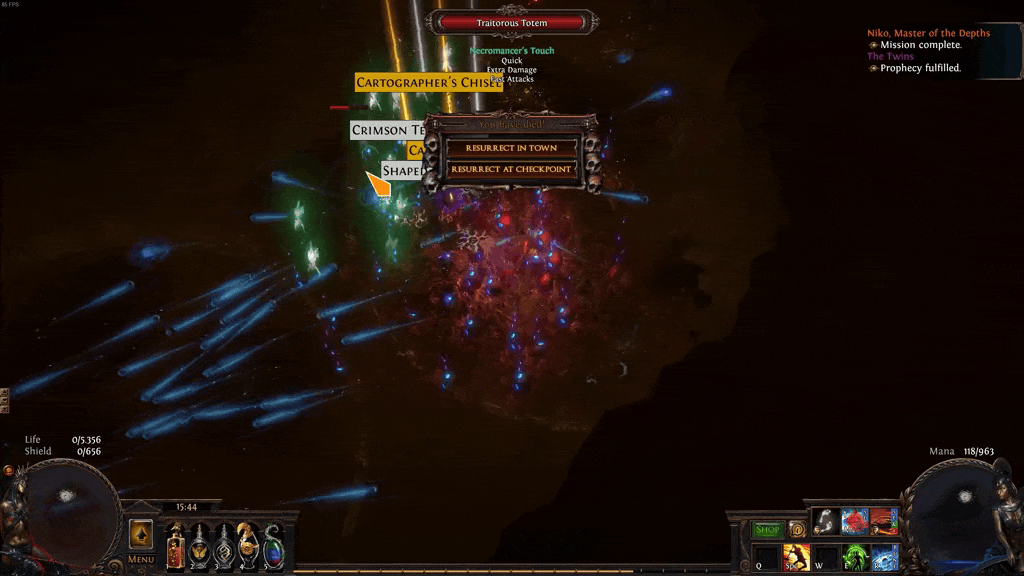Select the white footprints skill icon
The height and width of the screenshot is (576, 1024).
tap(825, 521)
